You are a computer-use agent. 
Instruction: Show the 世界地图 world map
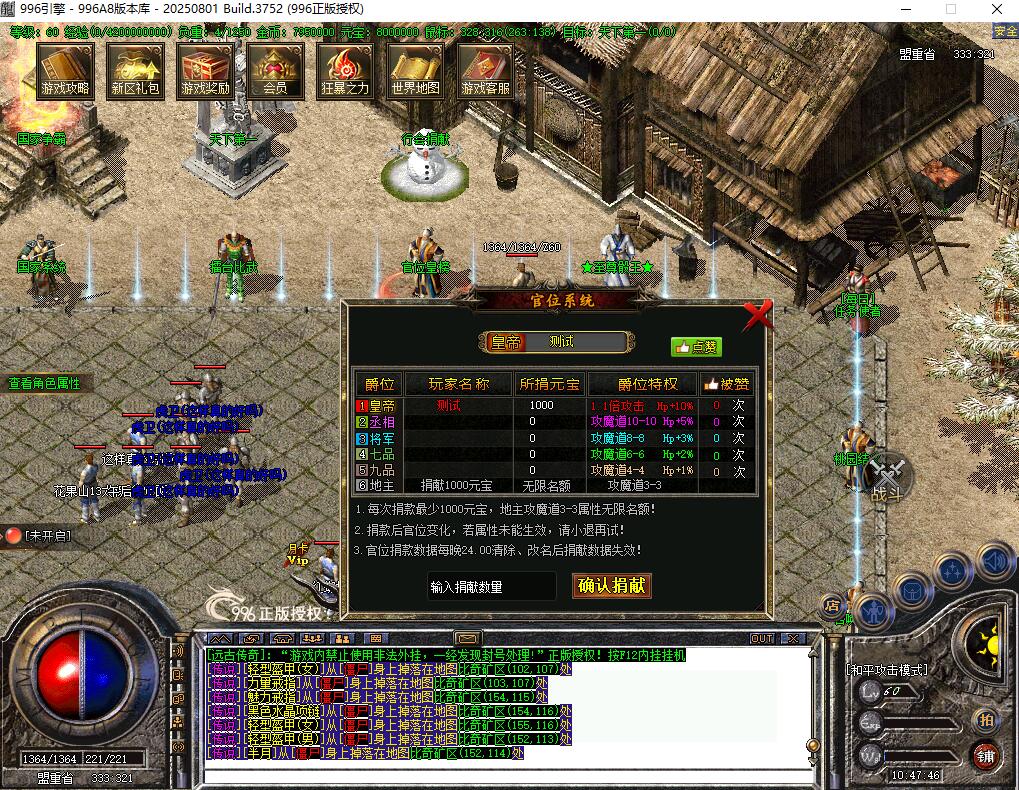415,72
